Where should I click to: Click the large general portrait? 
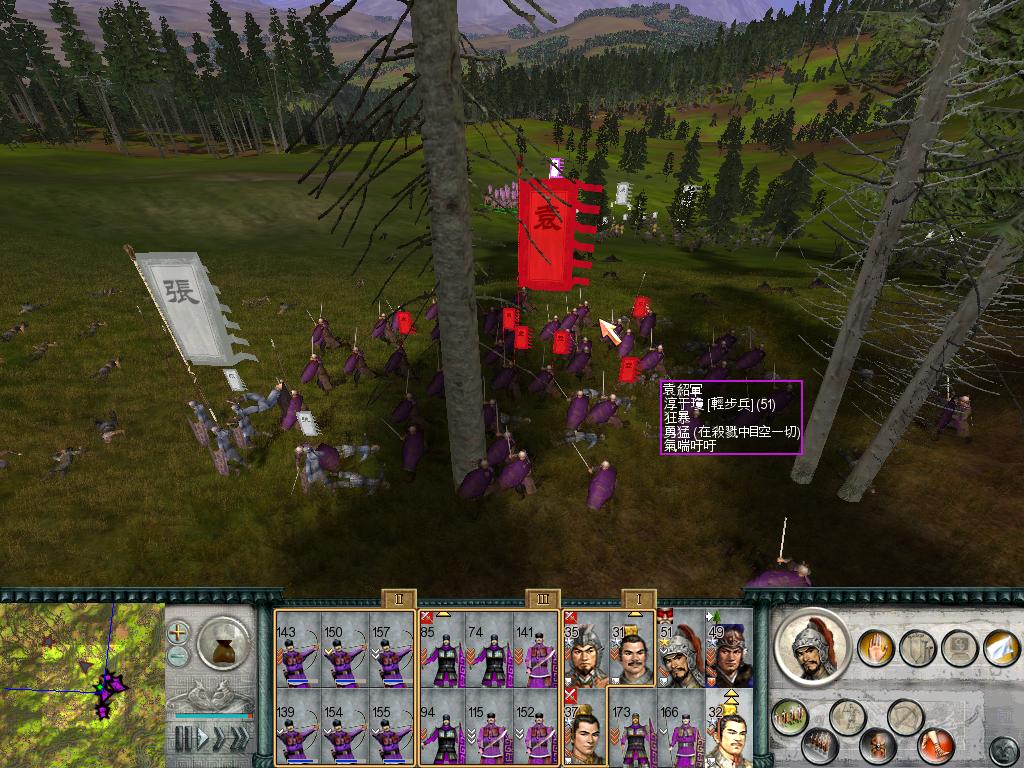click(812, 645)
